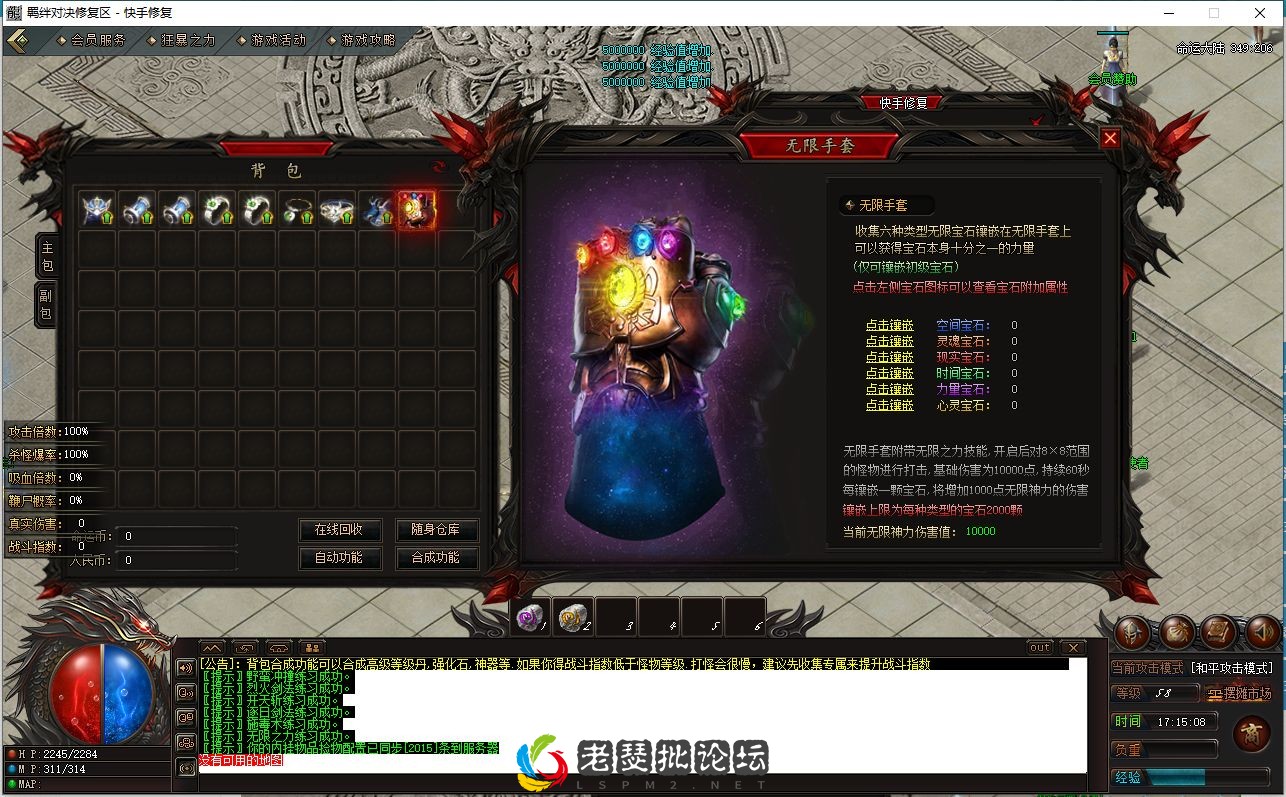The width and height of the screenshot is (1286, 797).
Task: Open the game guide book icon at bottom right
Action: [x=1221, y=633]
